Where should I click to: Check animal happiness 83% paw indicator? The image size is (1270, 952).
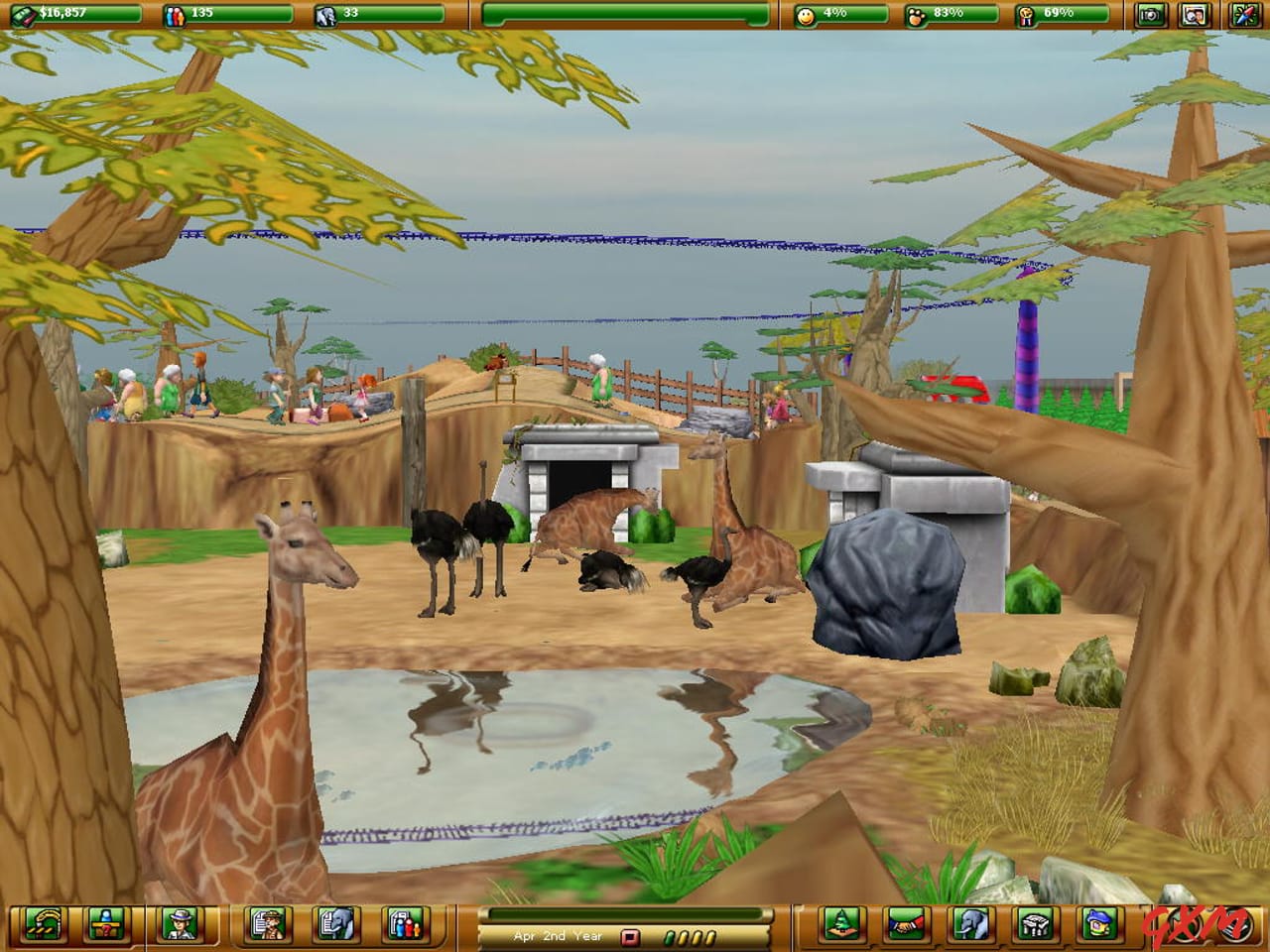click(943, 14)
